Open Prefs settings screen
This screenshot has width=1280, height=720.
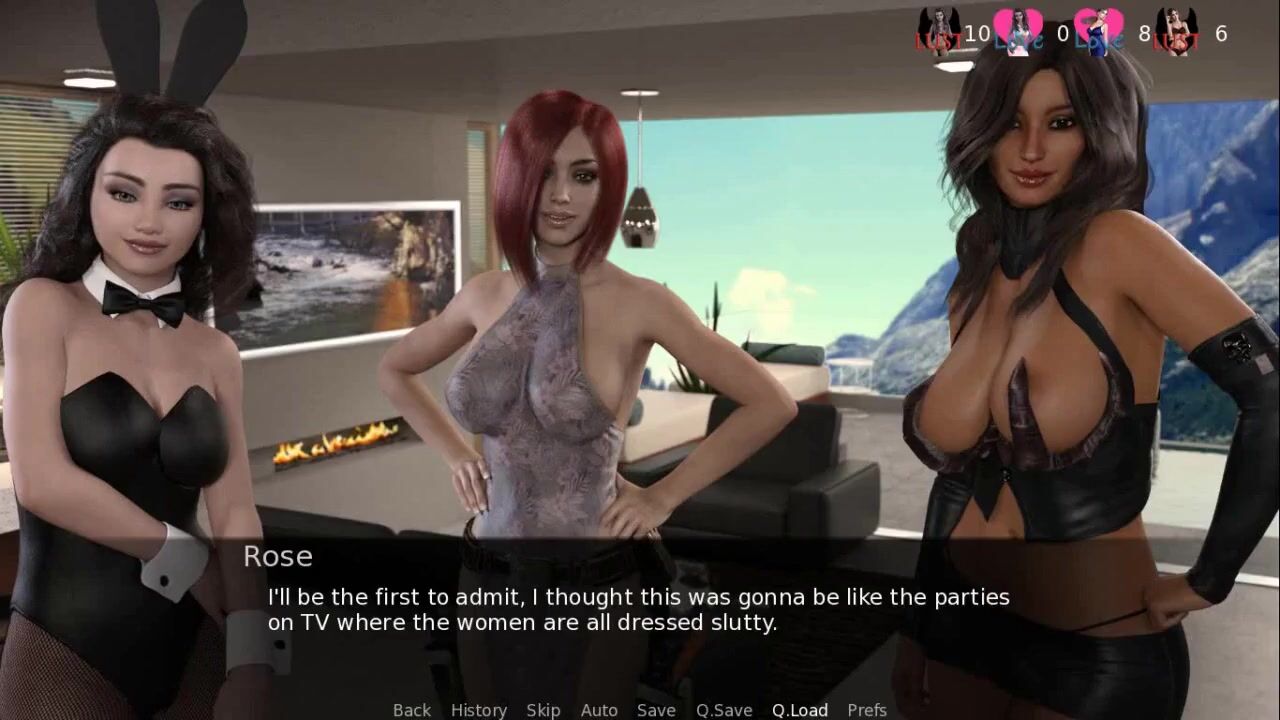click(x=867, y=710)
